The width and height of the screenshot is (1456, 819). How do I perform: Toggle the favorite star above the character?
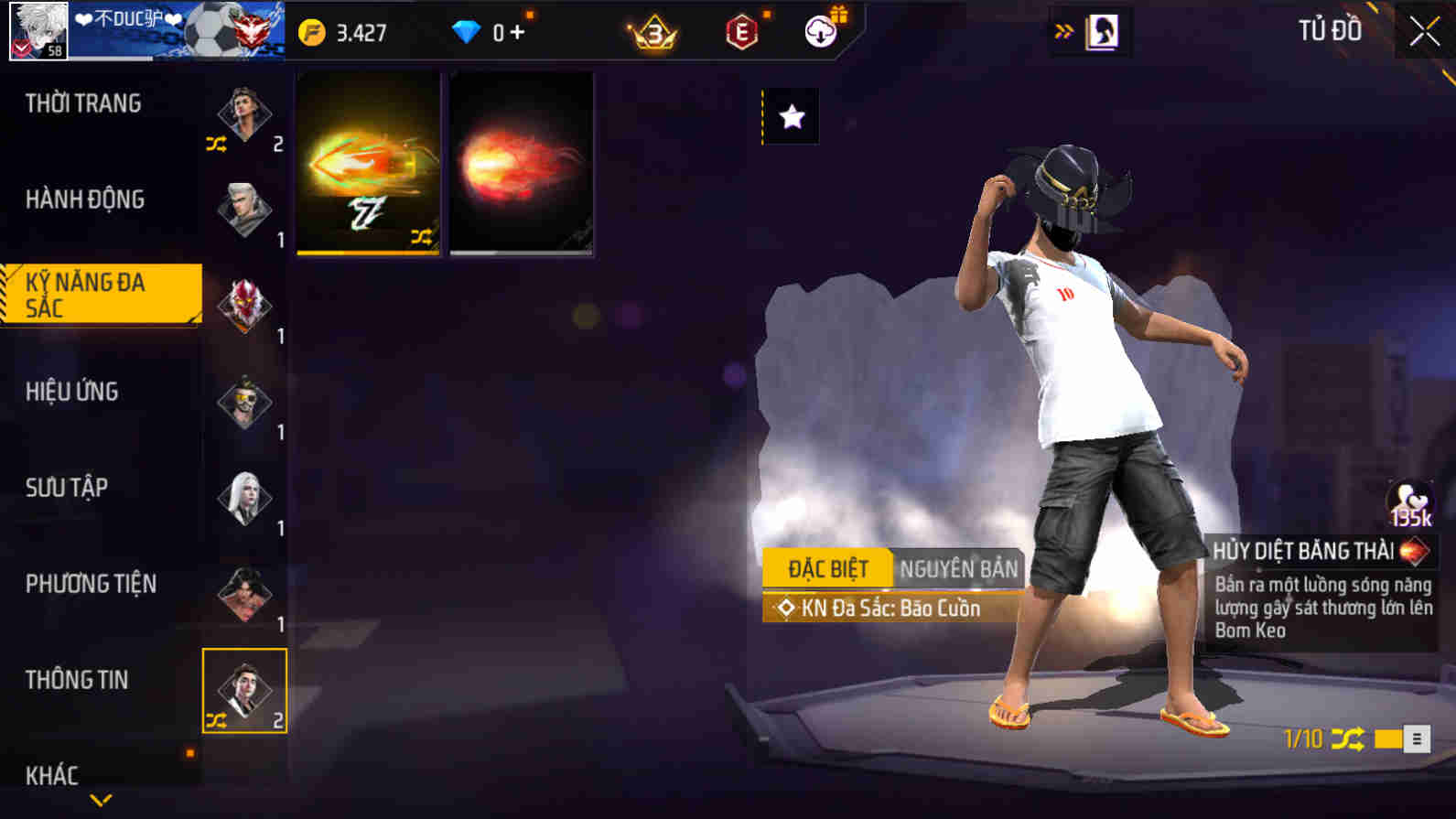[x=789, y=116]
